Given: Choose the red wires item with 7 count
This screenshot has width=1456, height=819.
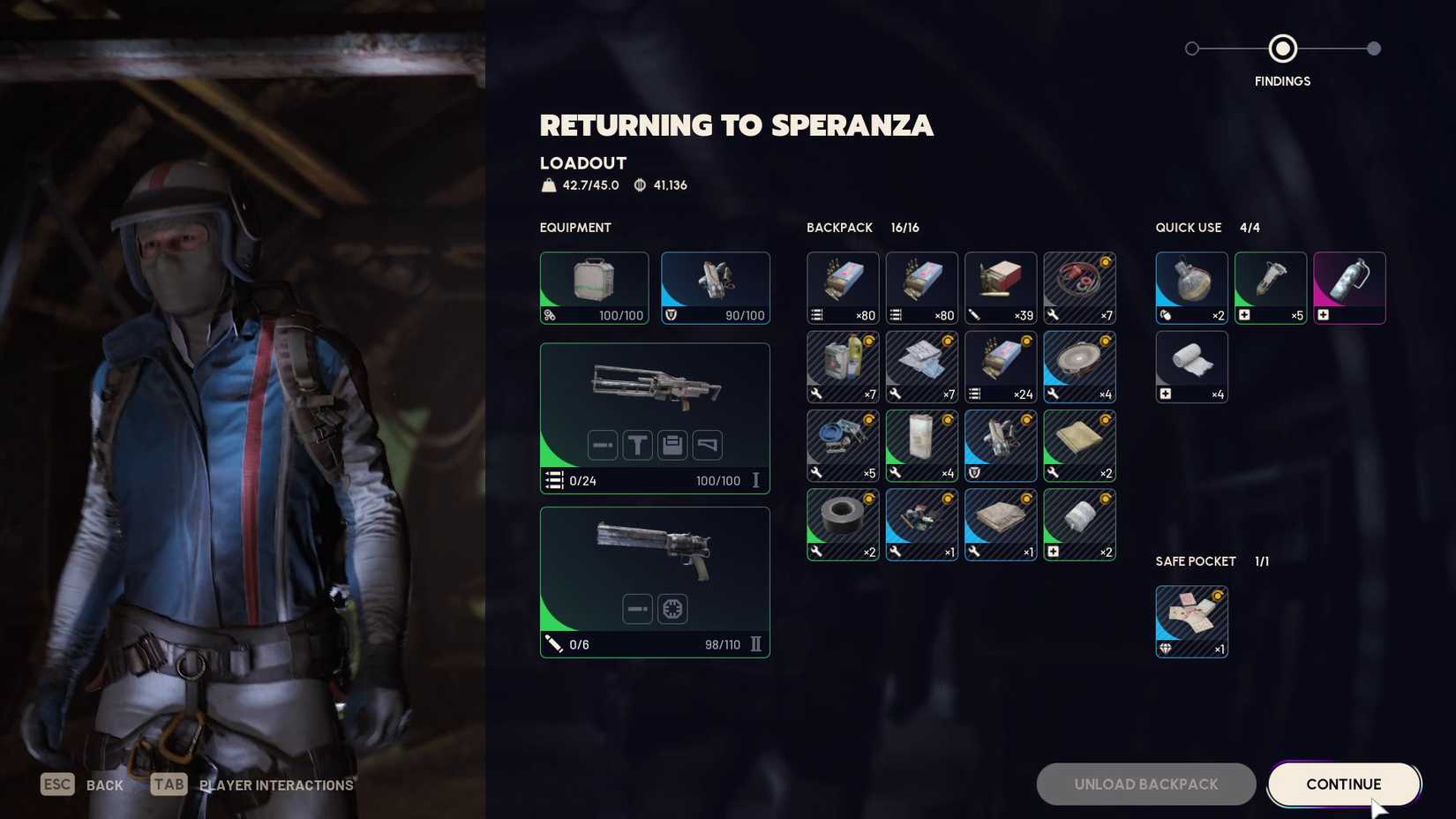Looking at the screenshot, I should (x=1079, y=288).
